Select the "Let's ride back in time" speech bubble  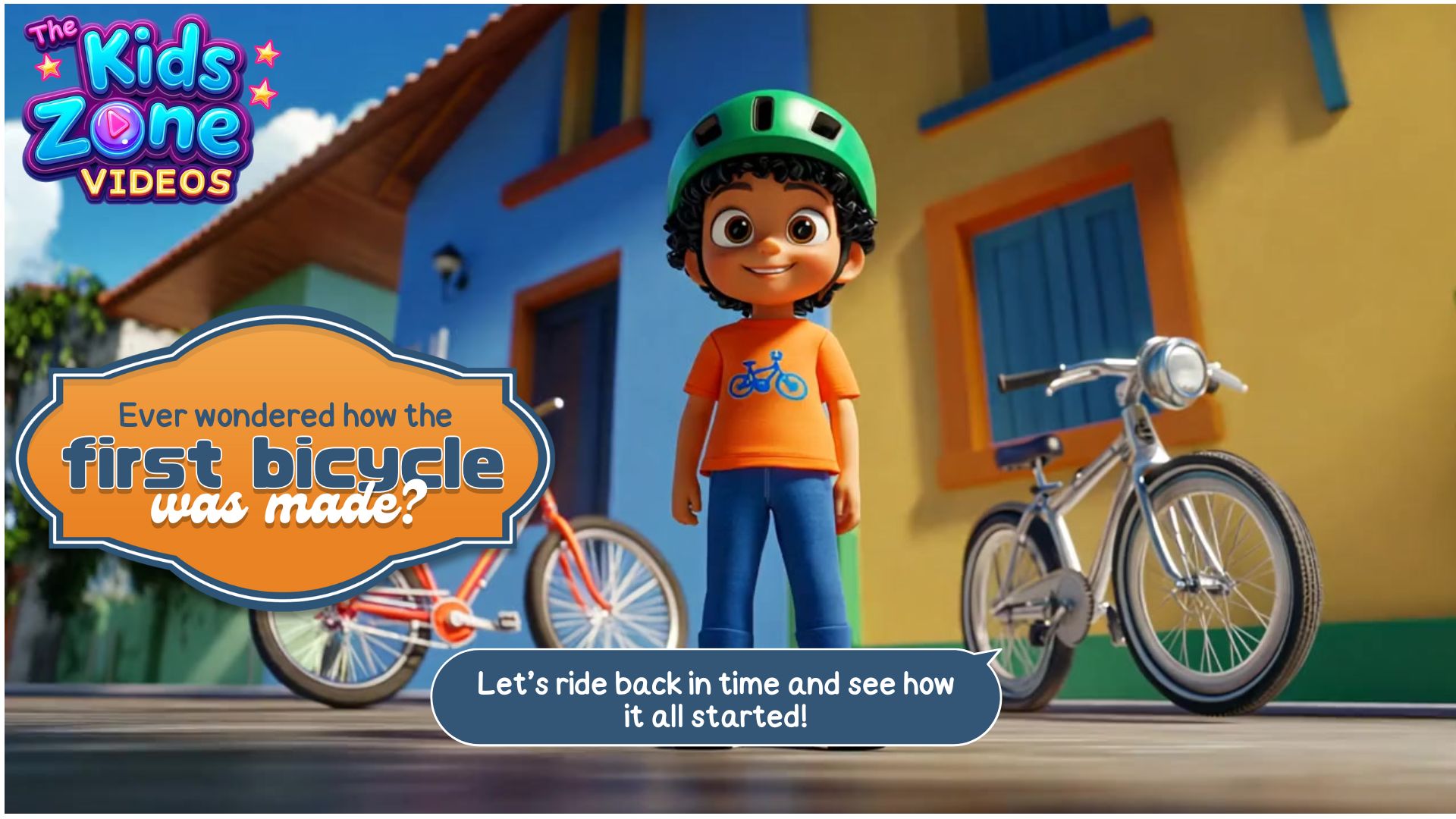[x=715, y=698]
